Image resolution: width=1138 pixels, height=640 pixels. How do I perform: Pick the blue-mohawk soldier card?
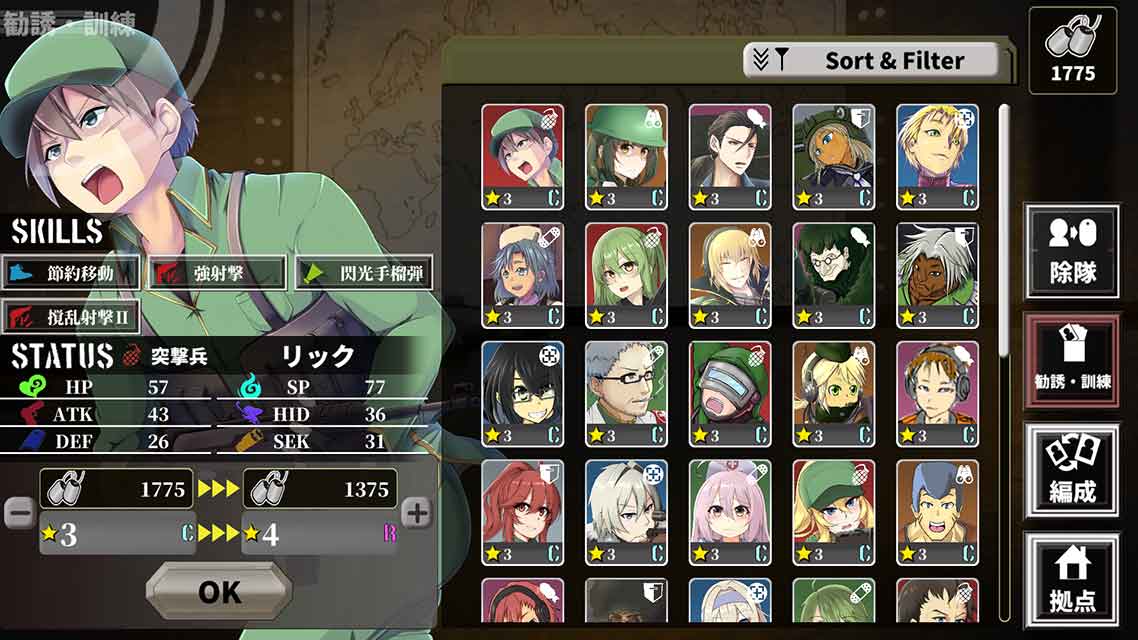[x=937, y=512]
